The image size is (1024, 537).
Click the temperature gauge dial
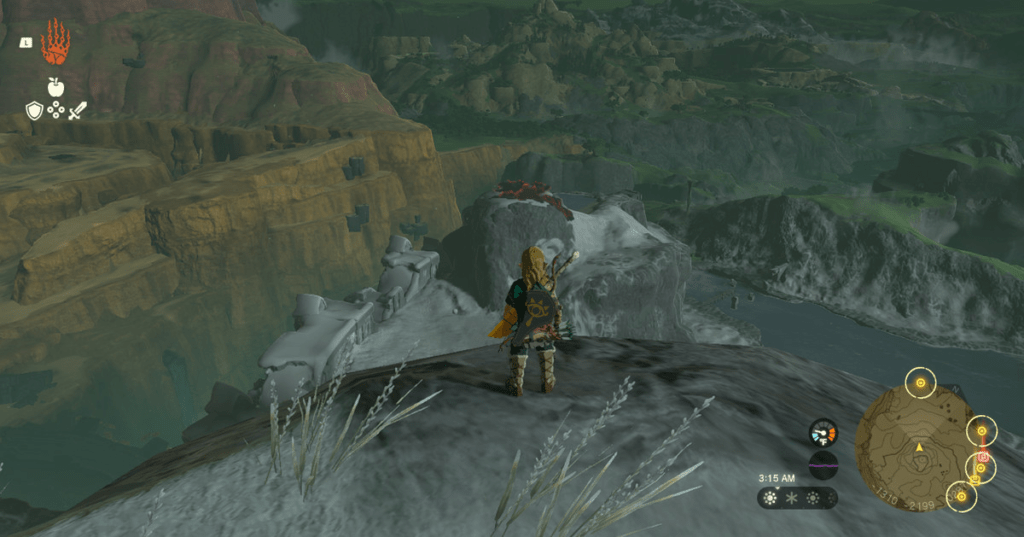[823, 433]
